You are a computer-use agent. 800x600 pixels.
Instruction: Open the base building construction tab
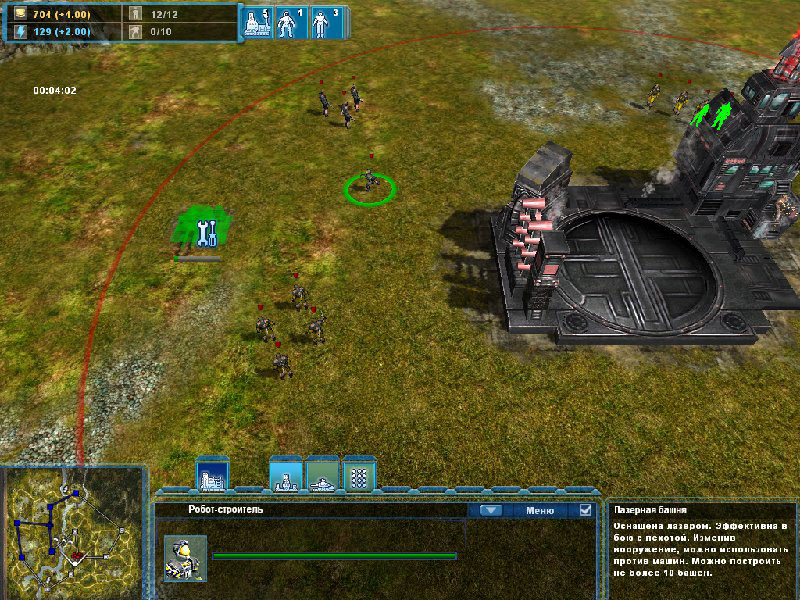pyautogui.click(x=212, y=476)
